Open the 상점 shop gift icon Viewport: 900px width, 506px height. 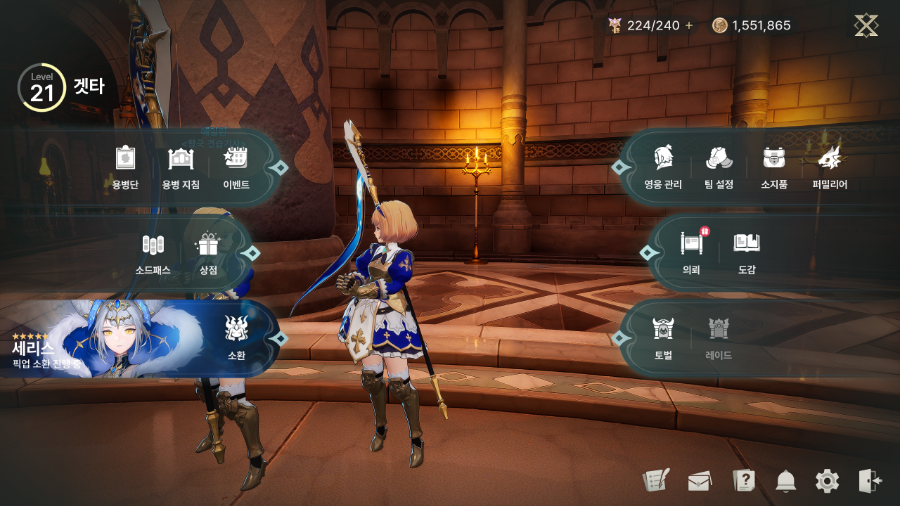pos(208,251)
